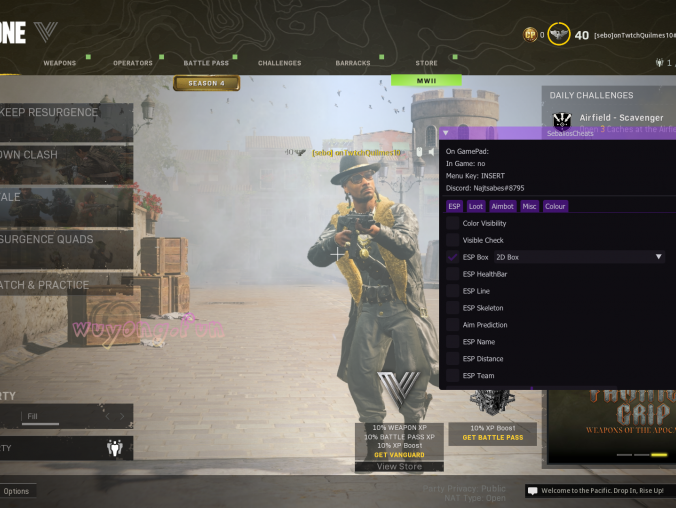The width and height of the screenshot is (676, 508).
Task: Open the Aimbot tab
Action: click(502, 206)
